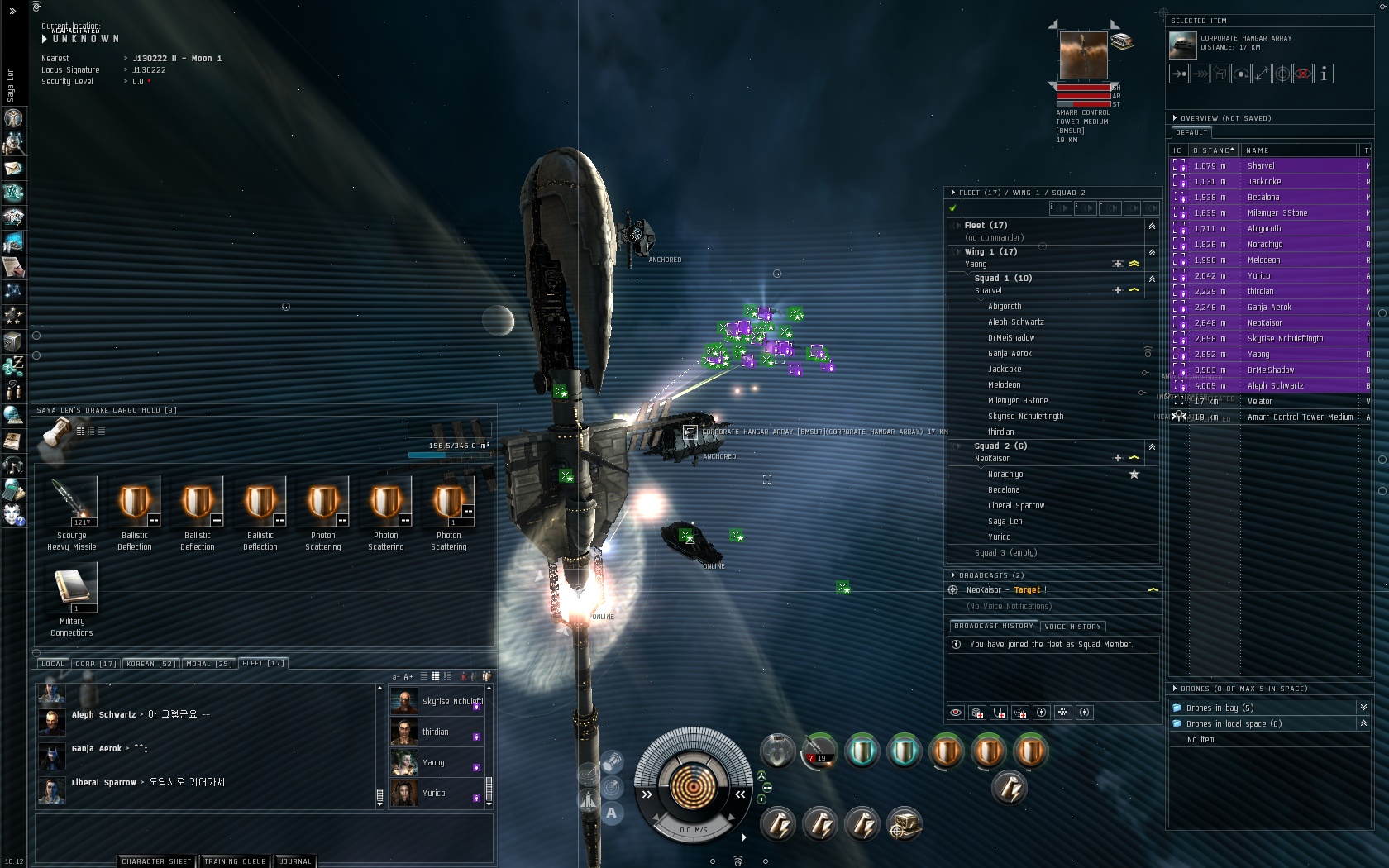Open the Corp chat tab
The width and height of the screenshot is (1389, 868).
pos(95,664)
